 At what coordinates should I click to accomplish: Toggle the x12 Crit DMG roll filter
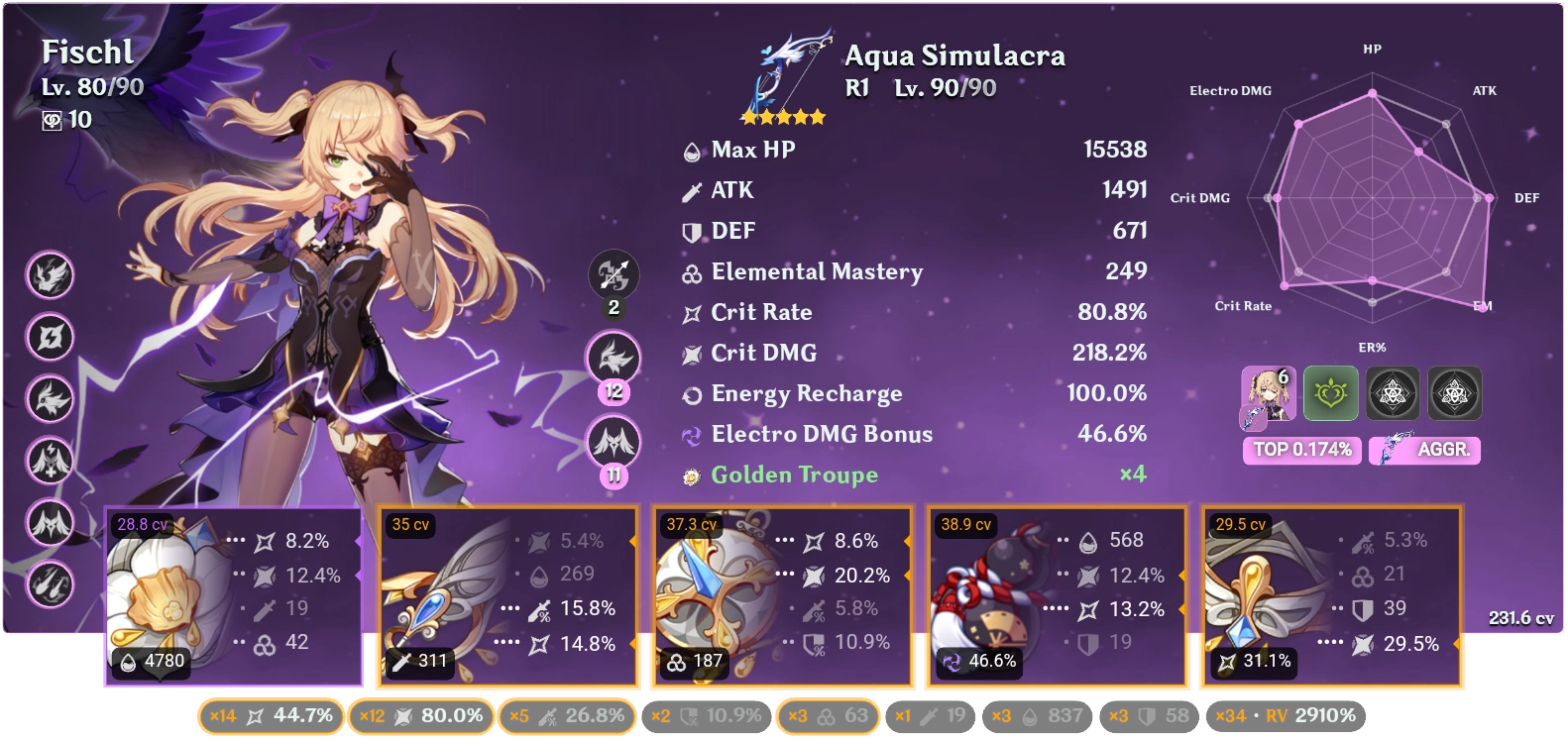420,715
